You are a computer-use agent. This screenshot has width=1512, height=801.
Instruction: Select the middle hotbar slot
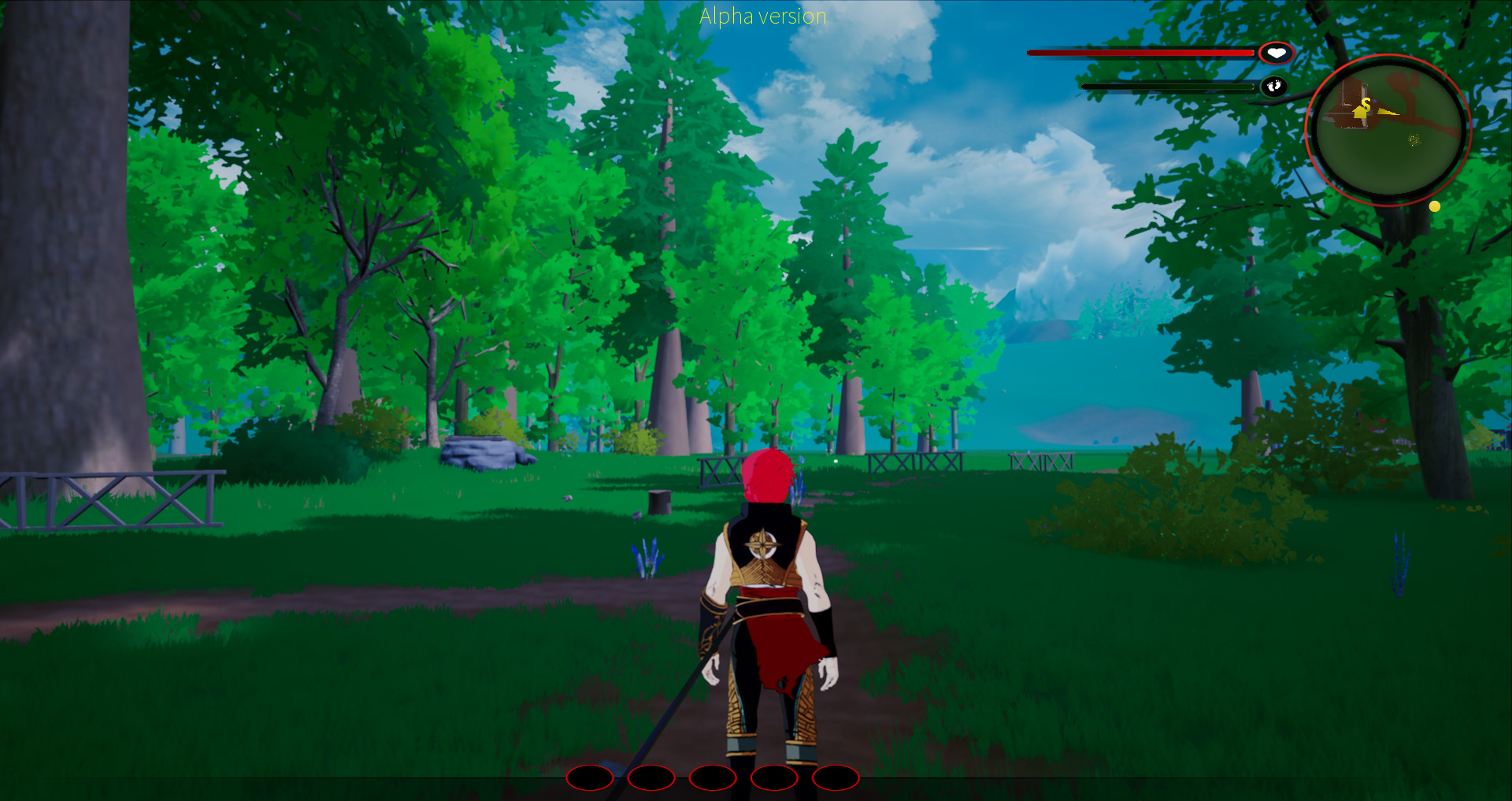click(713, 778)
